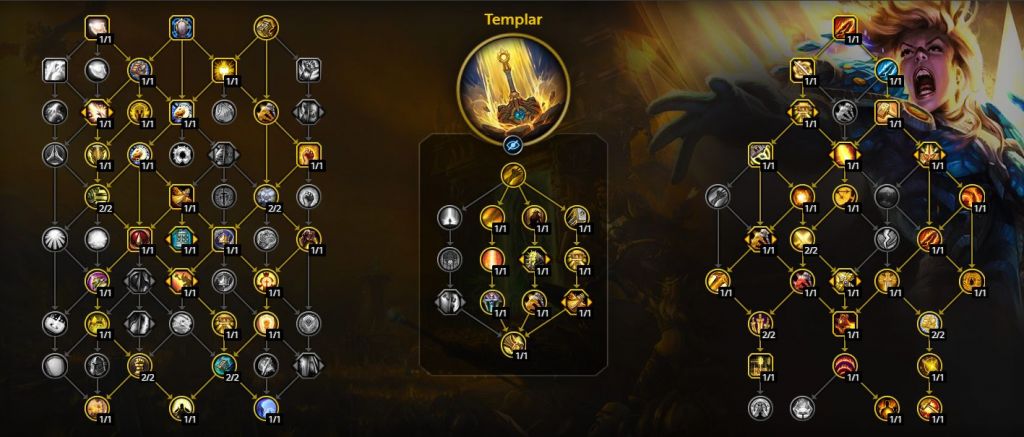Select the unlearned grey node in the Templar tree's top row

coord(448,216)
